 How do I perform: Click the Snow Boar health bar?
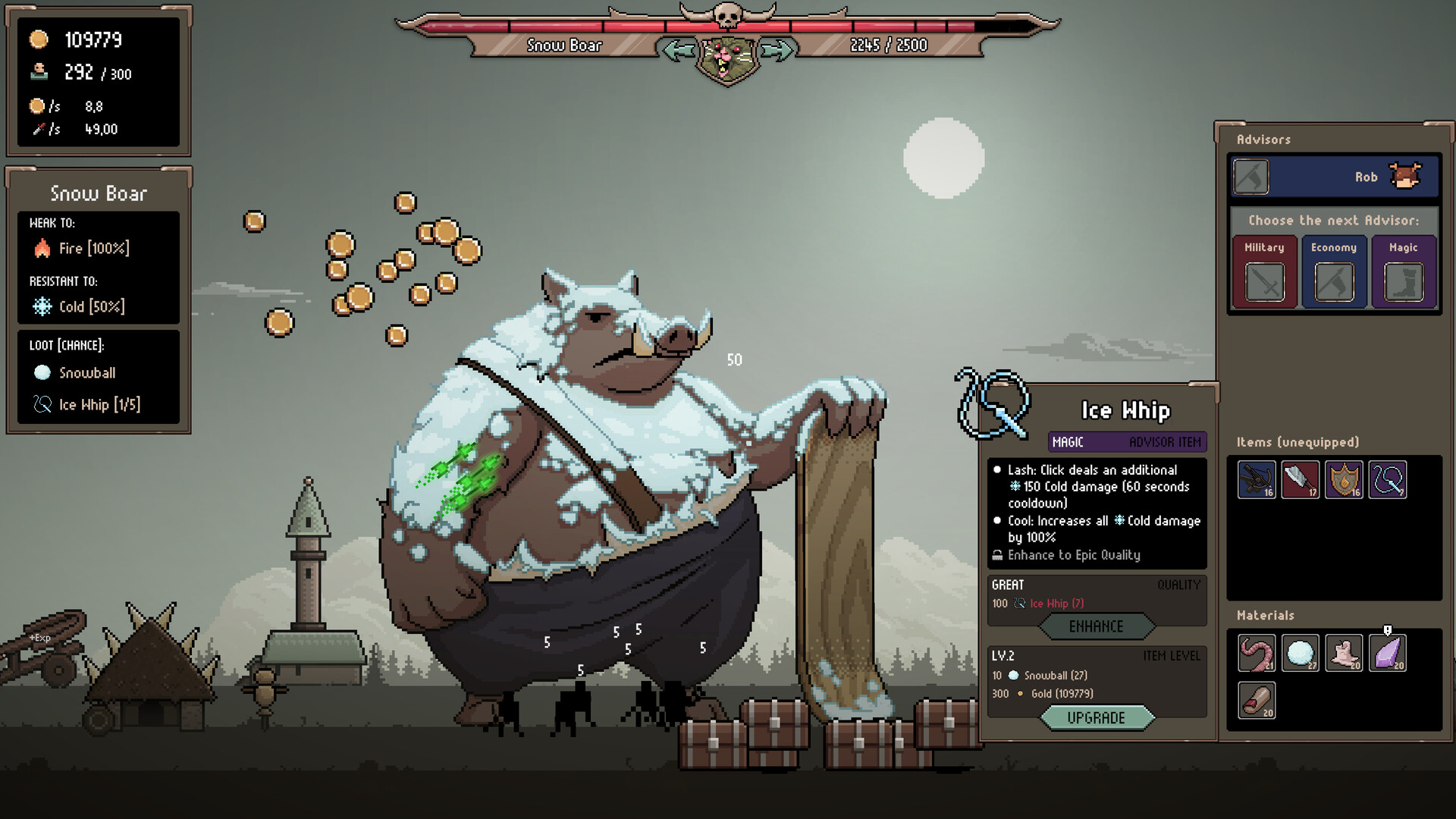tap(728, 25)
